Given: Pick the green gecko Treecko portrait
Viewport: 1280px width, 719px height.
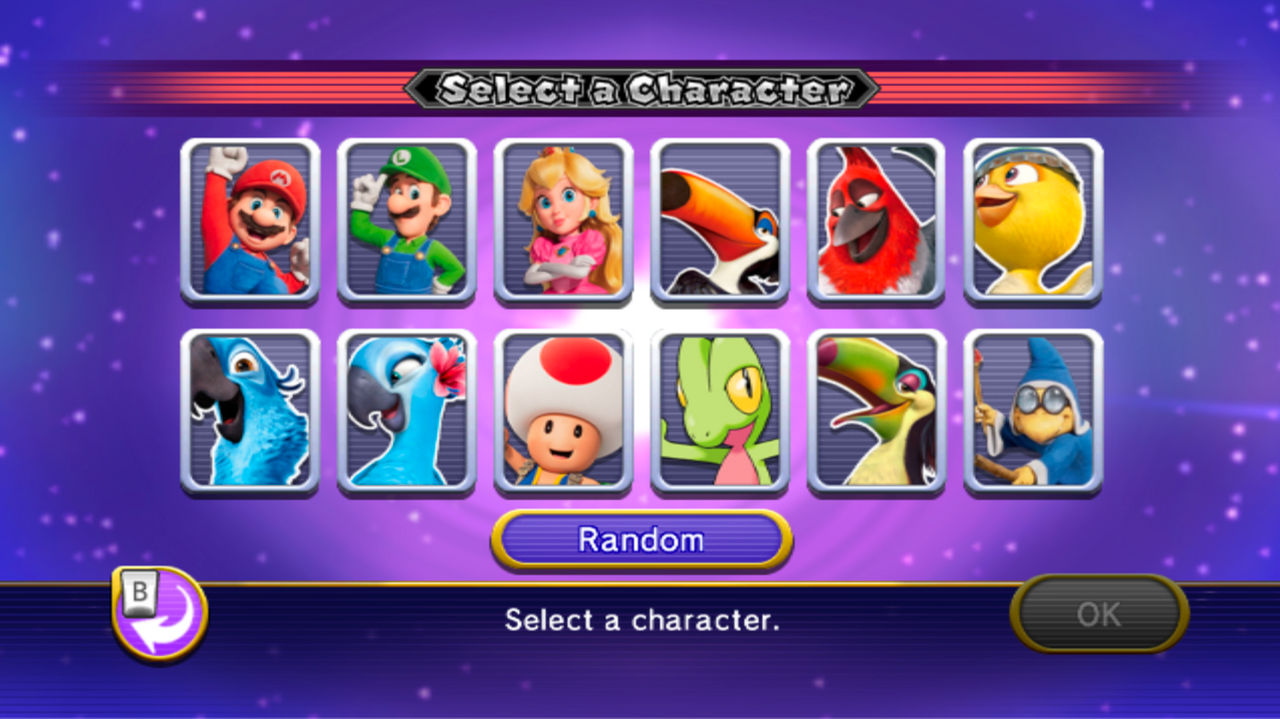Looking at the screenshot, I should [720, 412].
